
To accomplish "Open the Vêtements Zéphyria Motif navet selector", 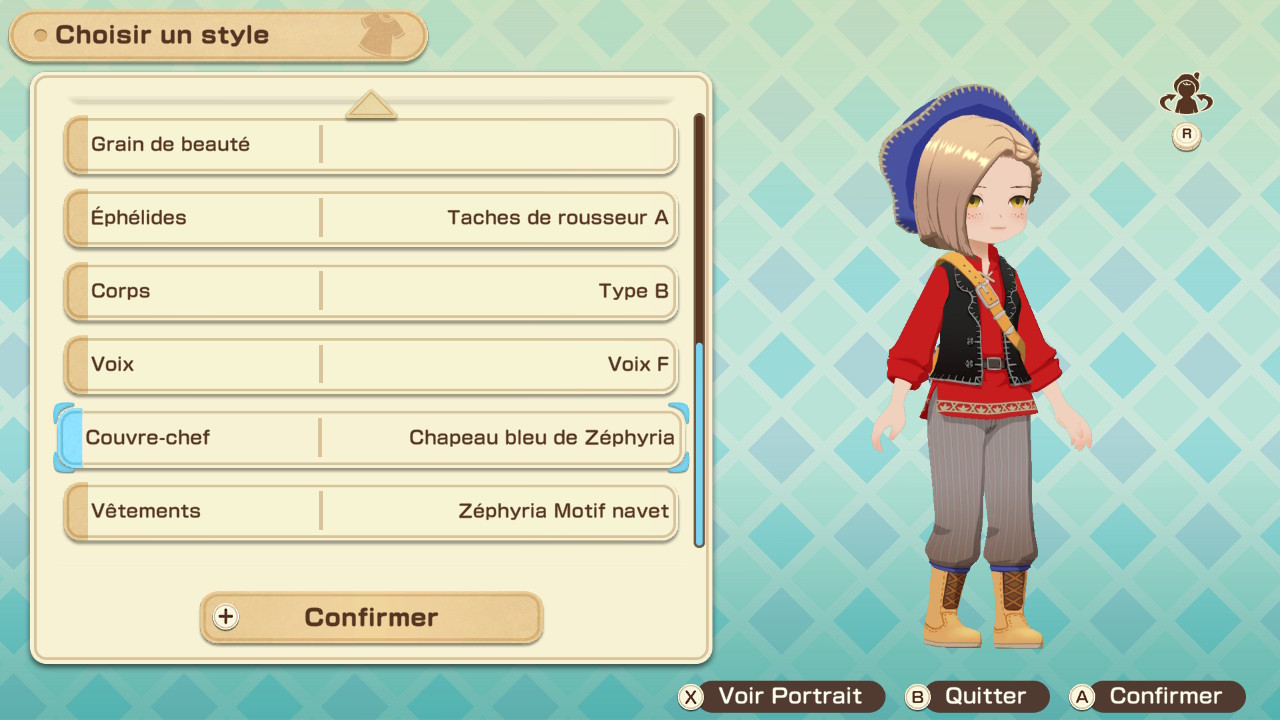I will pos(370,511).
